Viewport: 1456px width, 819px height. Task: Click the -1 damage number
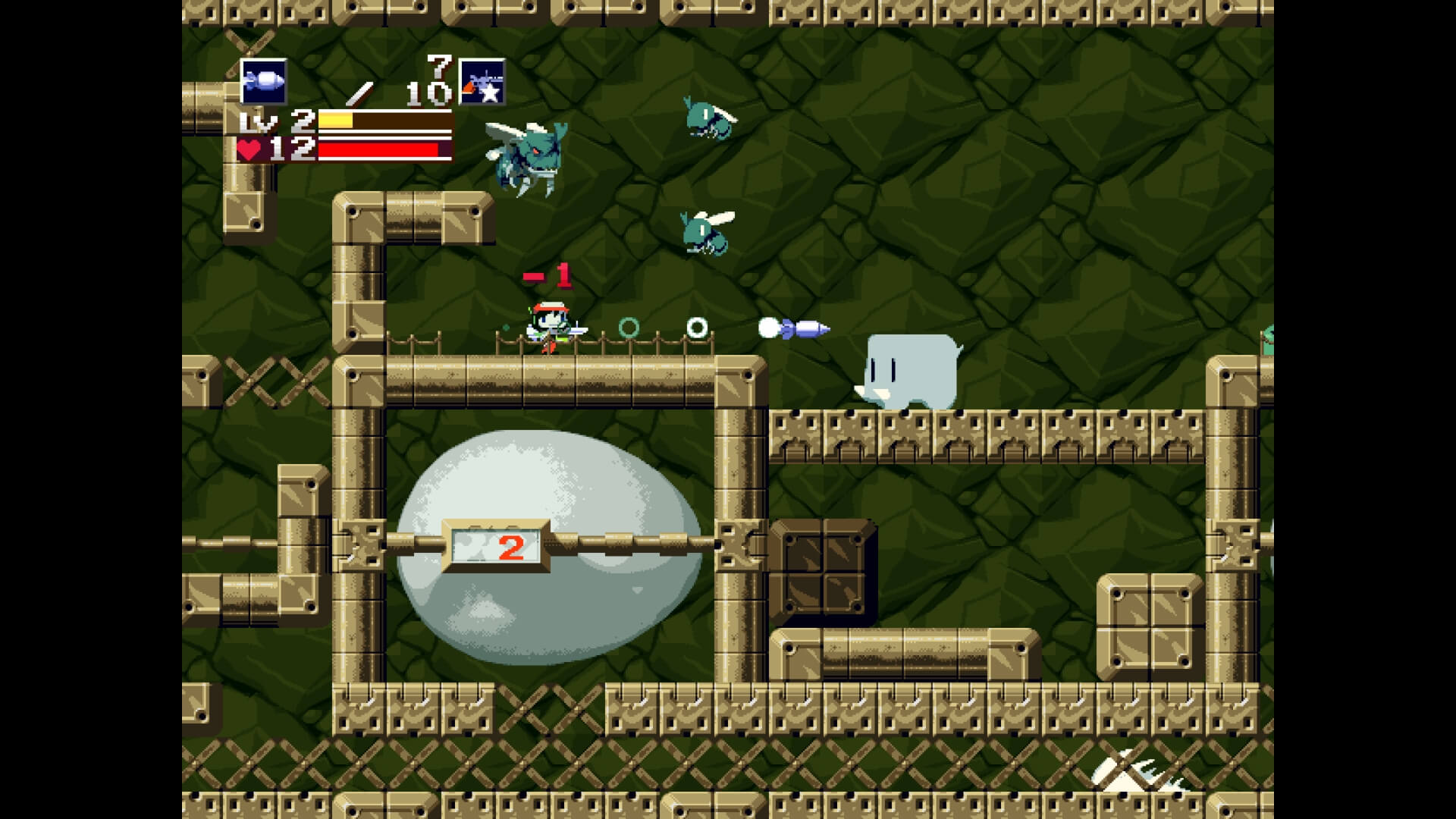[x=550, y=275]
